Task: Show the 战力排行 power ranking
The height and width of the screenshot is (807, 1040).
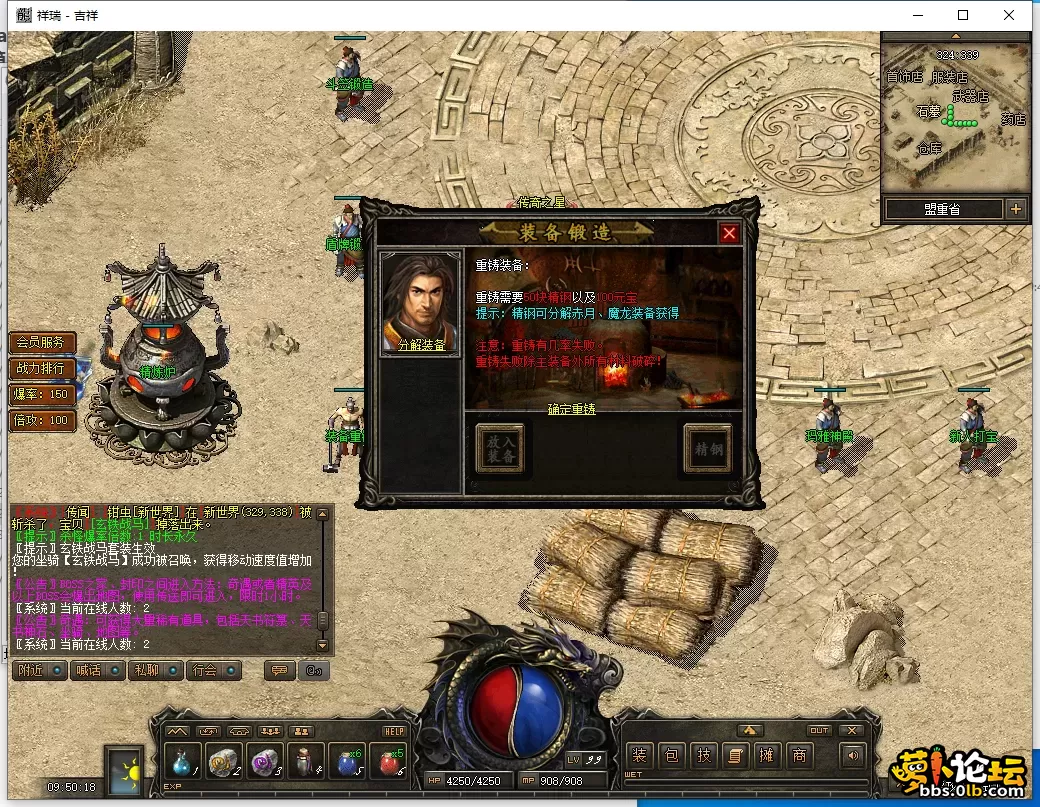Action: [42, 368]
